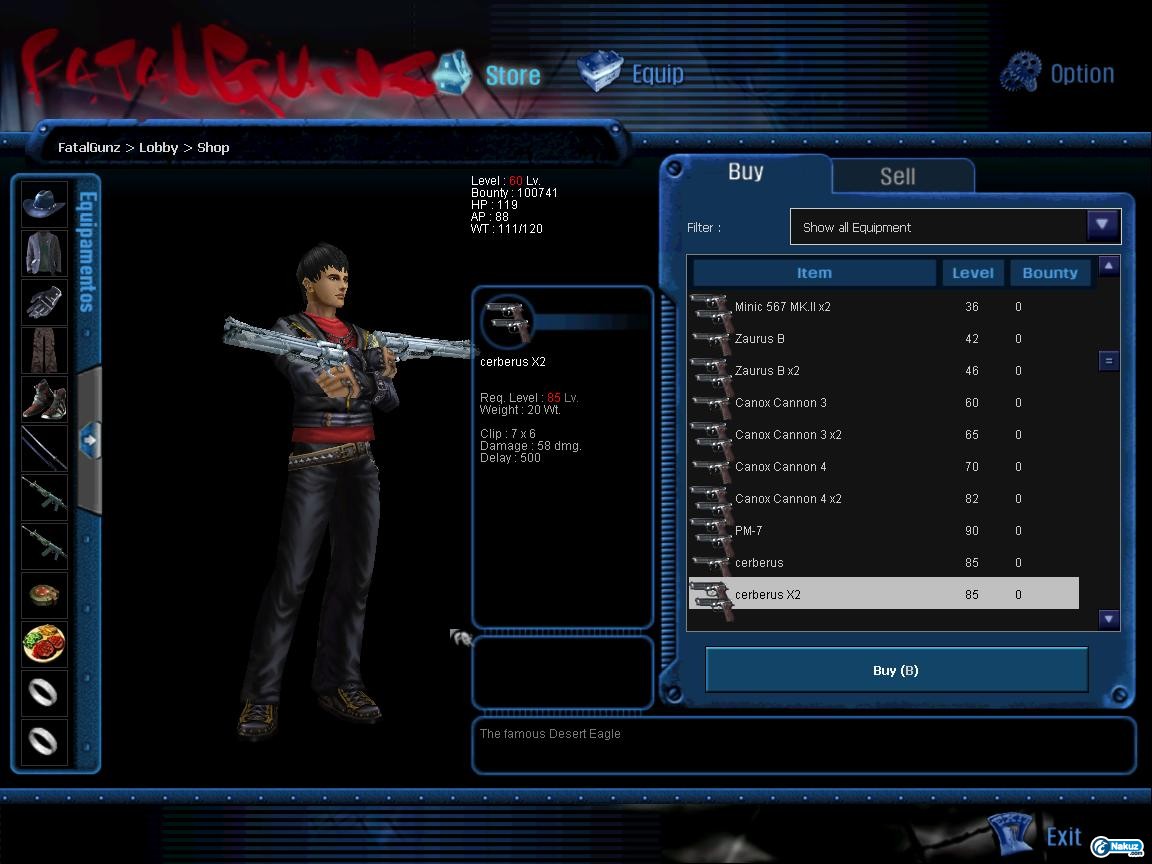This screenshot has height=864, width=1152.
Task: Select the katana sword equipment slot
Action: 44,448
